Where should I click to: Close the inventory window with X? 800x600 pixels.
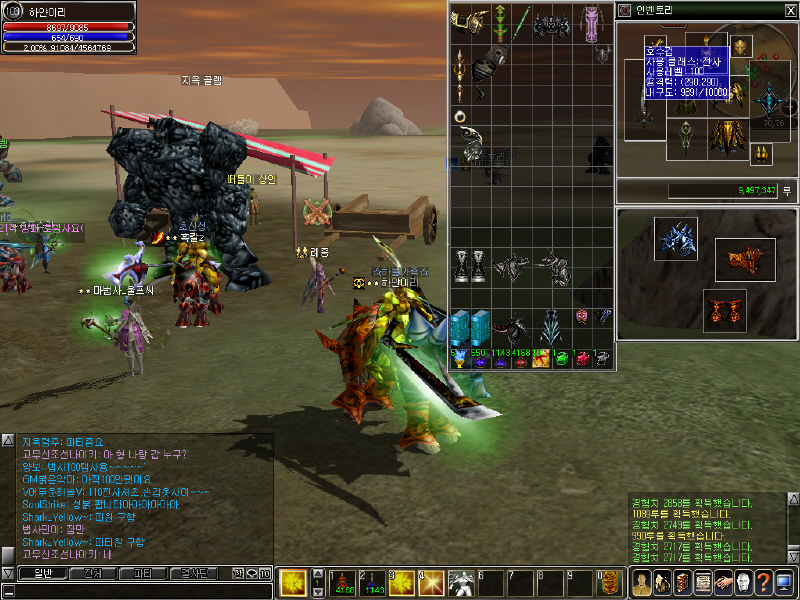coord(791,10)
